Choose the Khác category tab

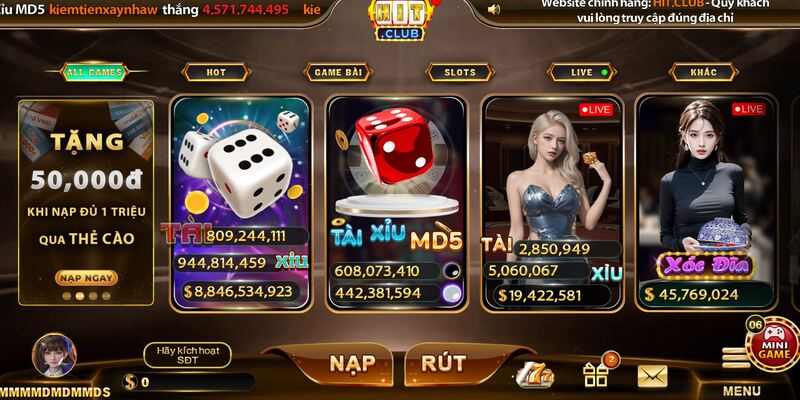[x=703, y=72]
